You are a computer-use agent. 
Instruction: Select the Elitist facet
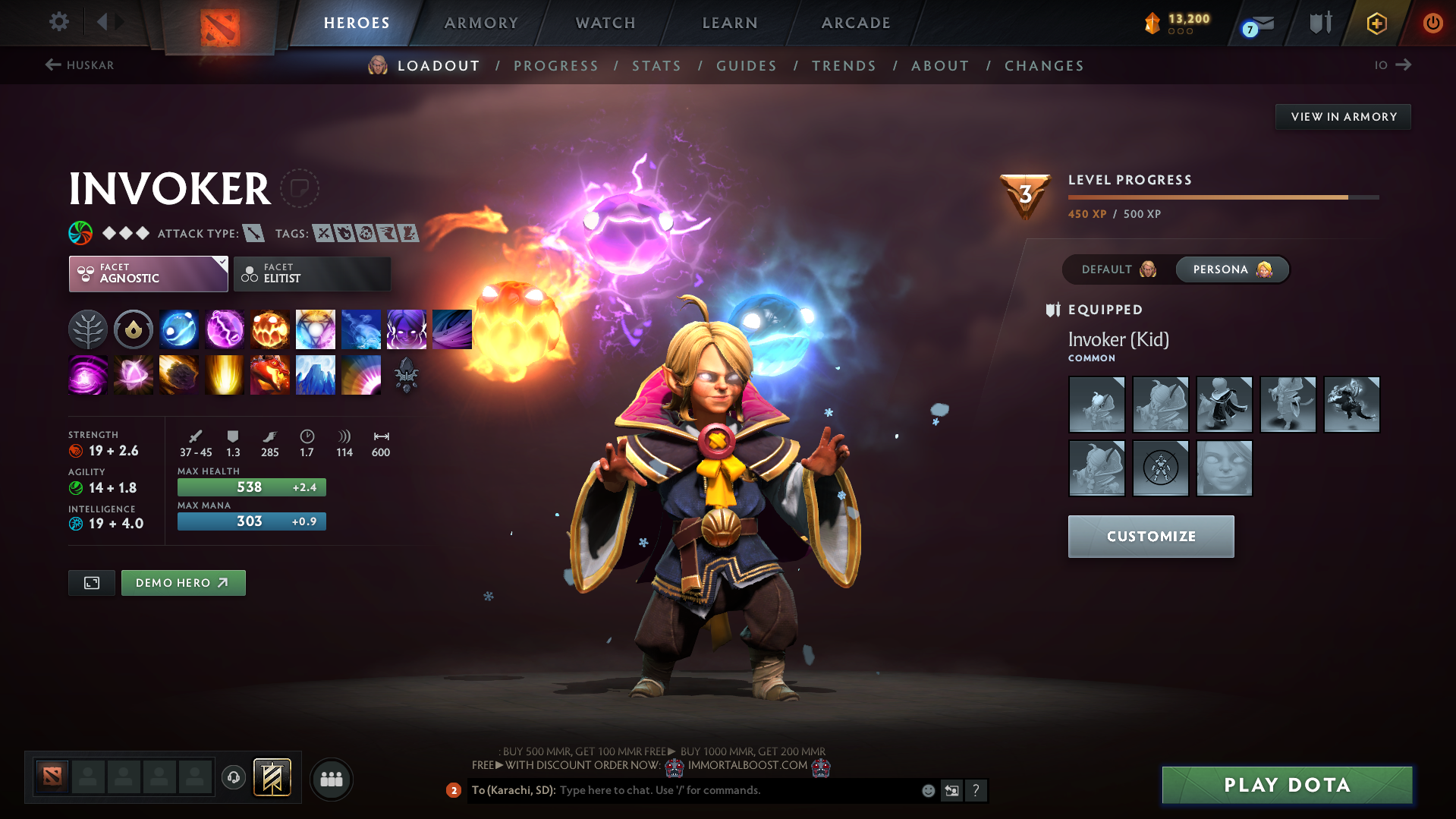point(312,273)
